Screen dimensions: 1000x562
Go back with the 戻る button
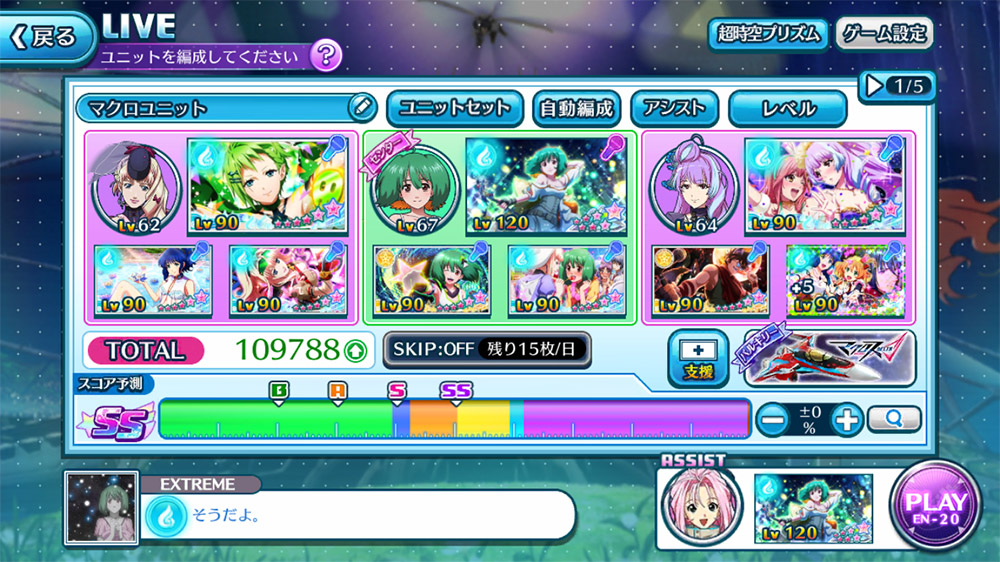44,37
